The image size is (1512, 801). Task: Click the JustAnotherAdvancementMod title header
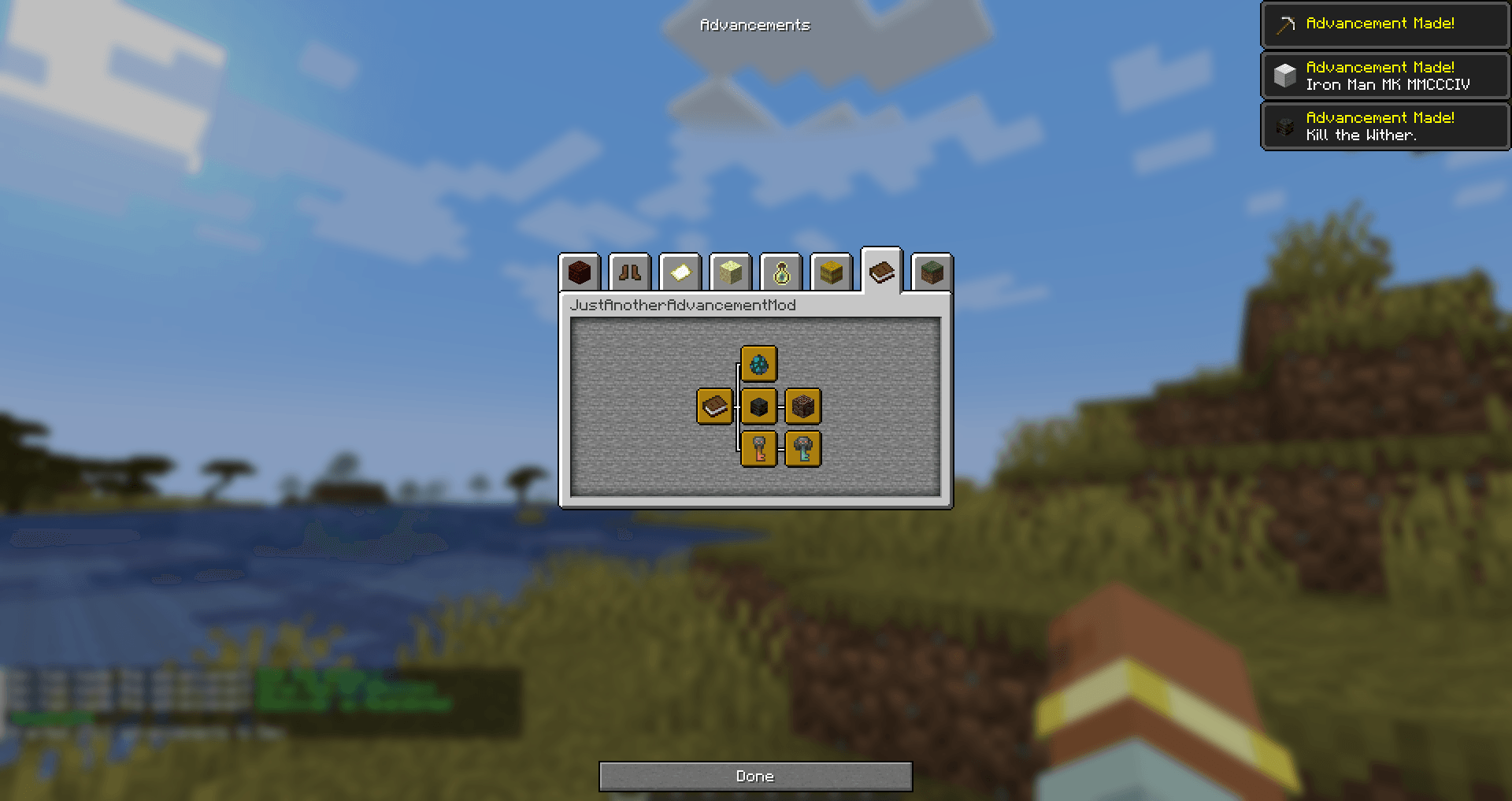684,304
